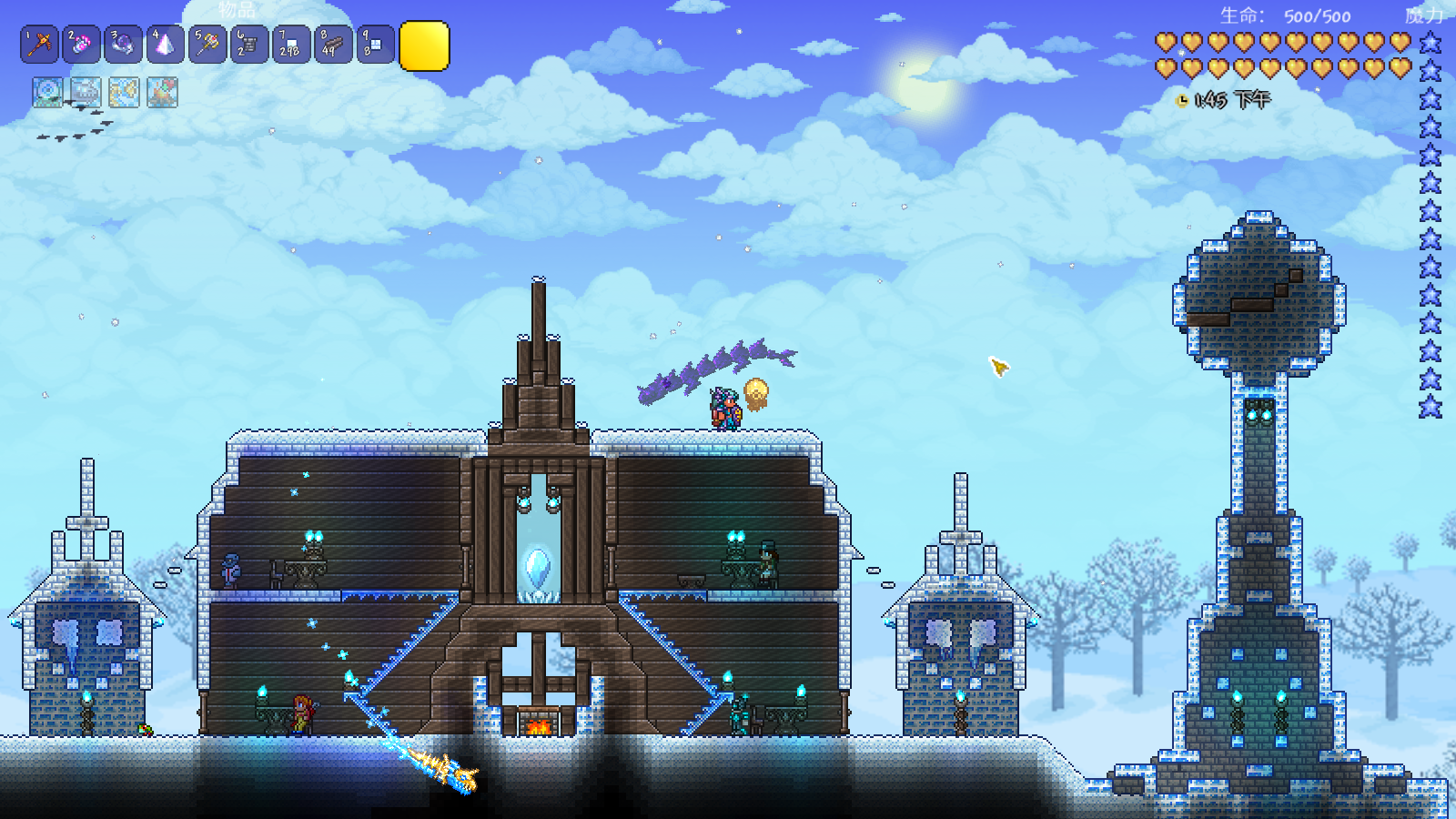Select the wood stack of 49
Image resolution: width=1456 pixels, height=819 pixels.
(x=333, y=45)
